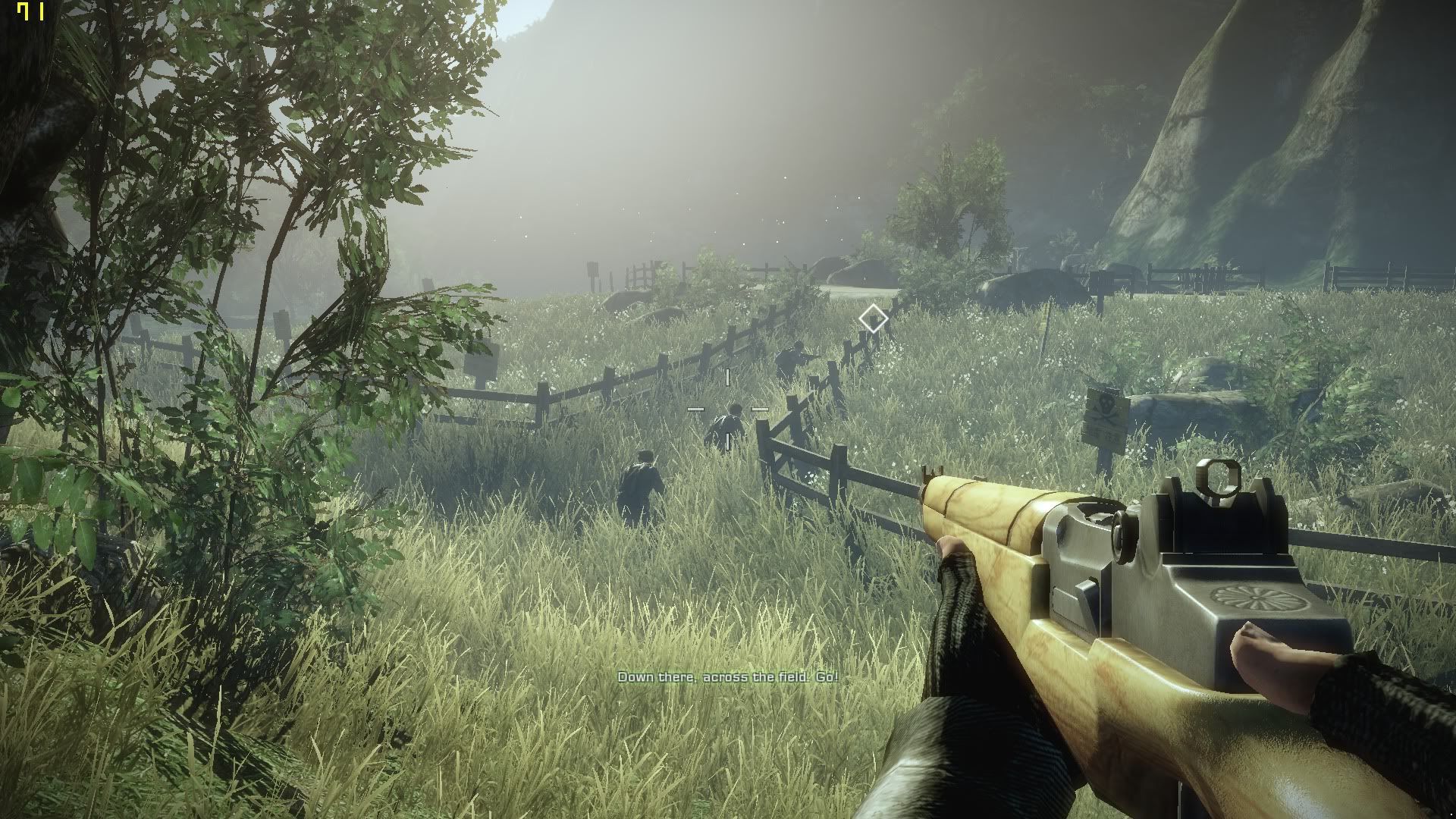Viewport: 1456px width, 819px height.
Task: Select the white diamond objective marker
Action: [873, 318]
